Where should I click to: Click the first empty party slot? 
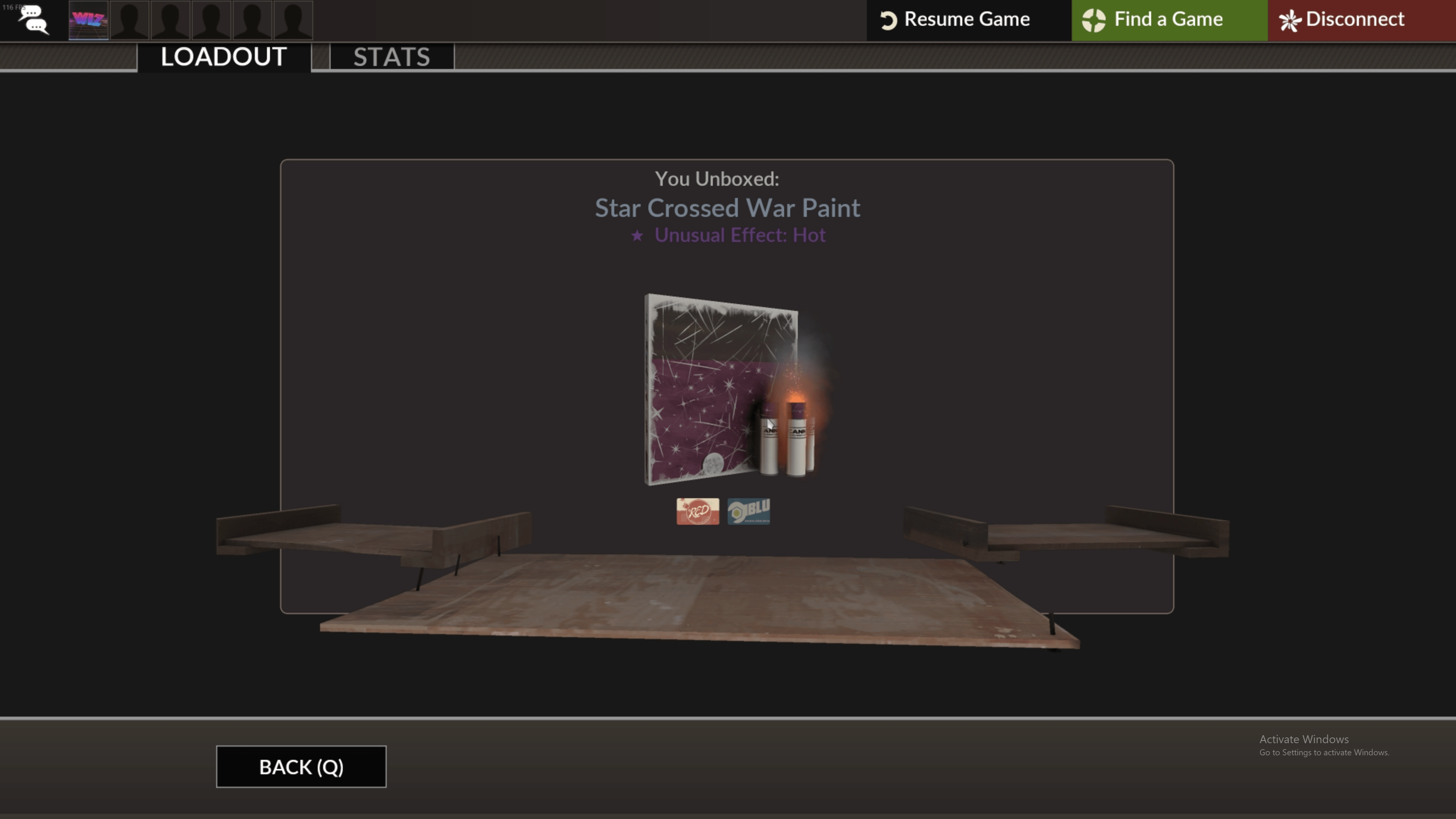coord(130,20)
